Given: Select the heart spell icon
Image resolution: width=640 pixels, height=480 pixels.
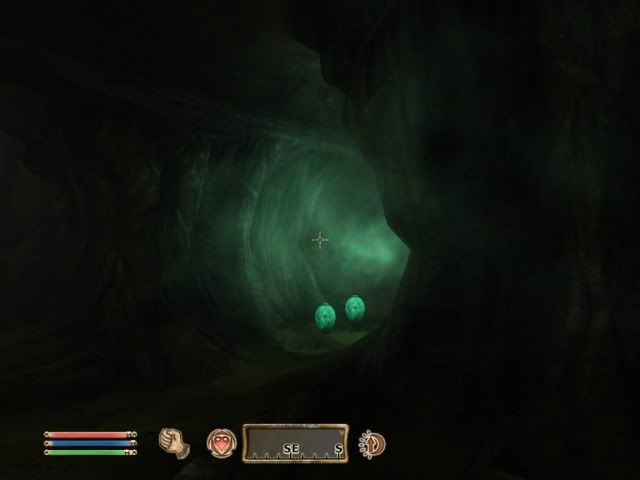Looking at the screenshot, I should 220,442.
